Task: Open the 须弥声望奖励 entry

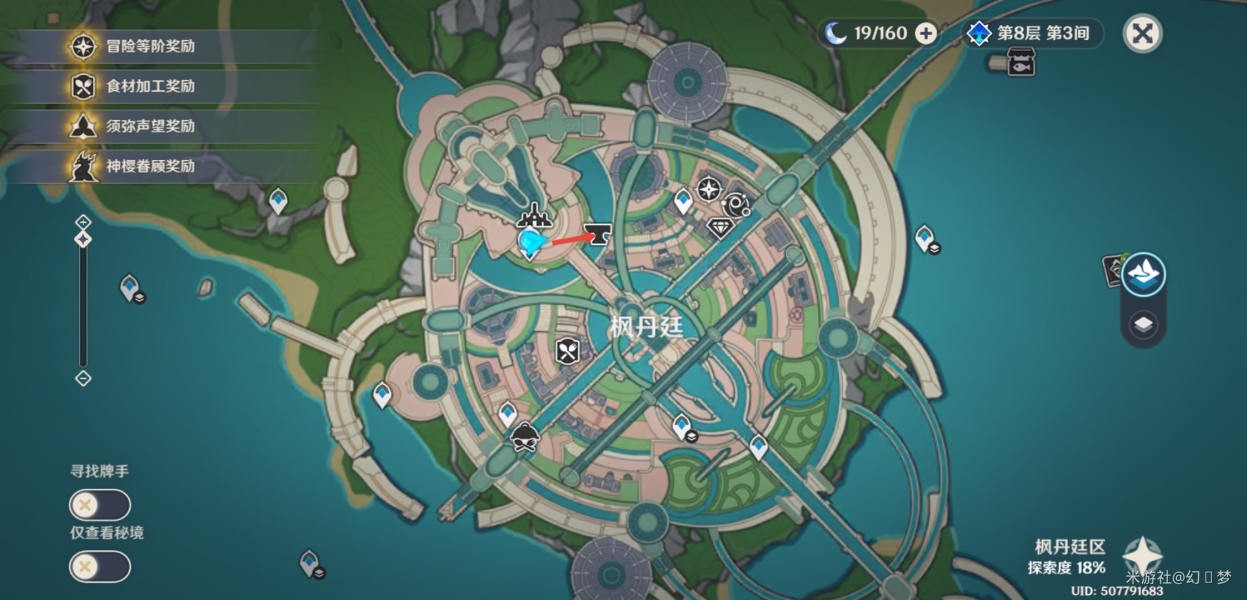Action: pos(150,126)
